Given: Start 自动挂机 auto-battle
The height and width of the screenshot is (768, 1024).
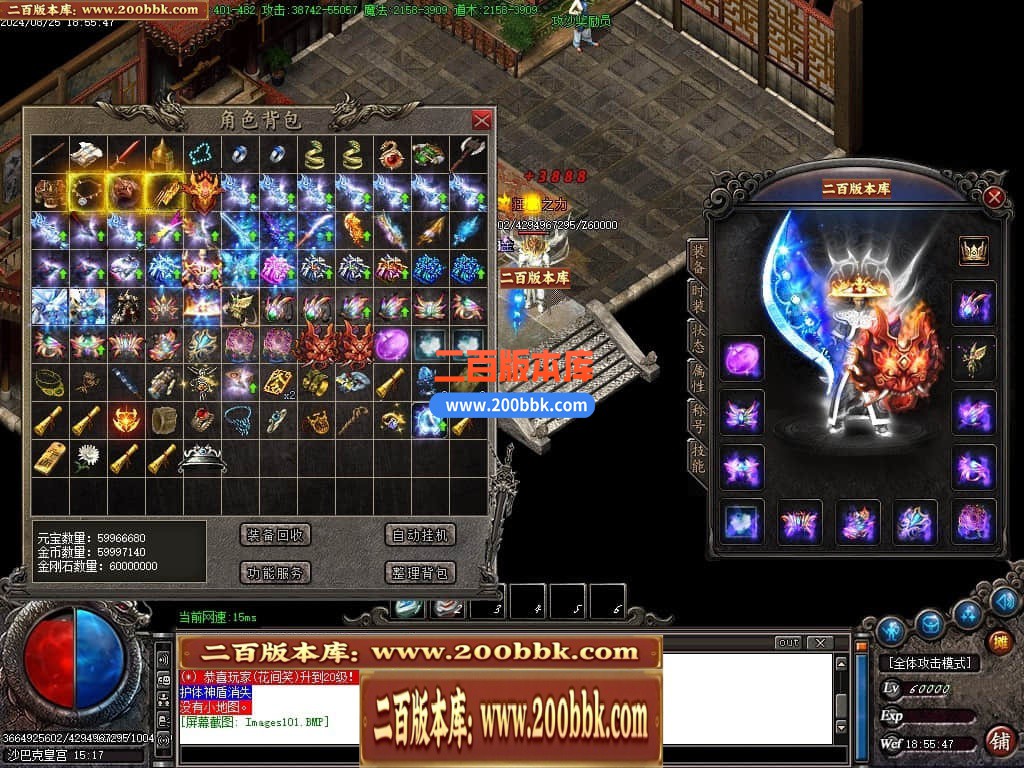Looking at the screenshot, I should click(x=421, y=535).
